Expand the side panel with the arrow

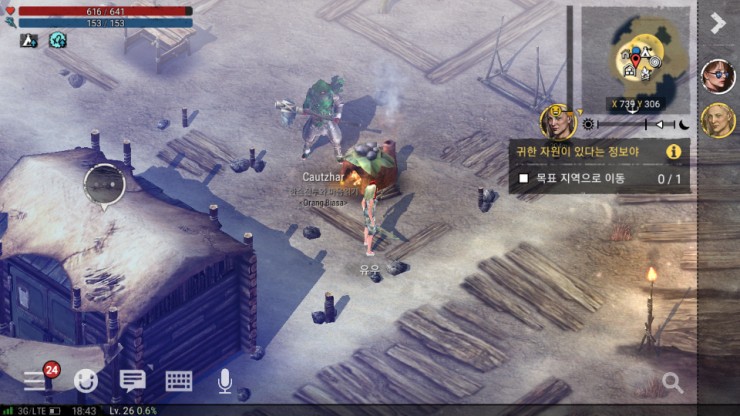click(717, 23)
